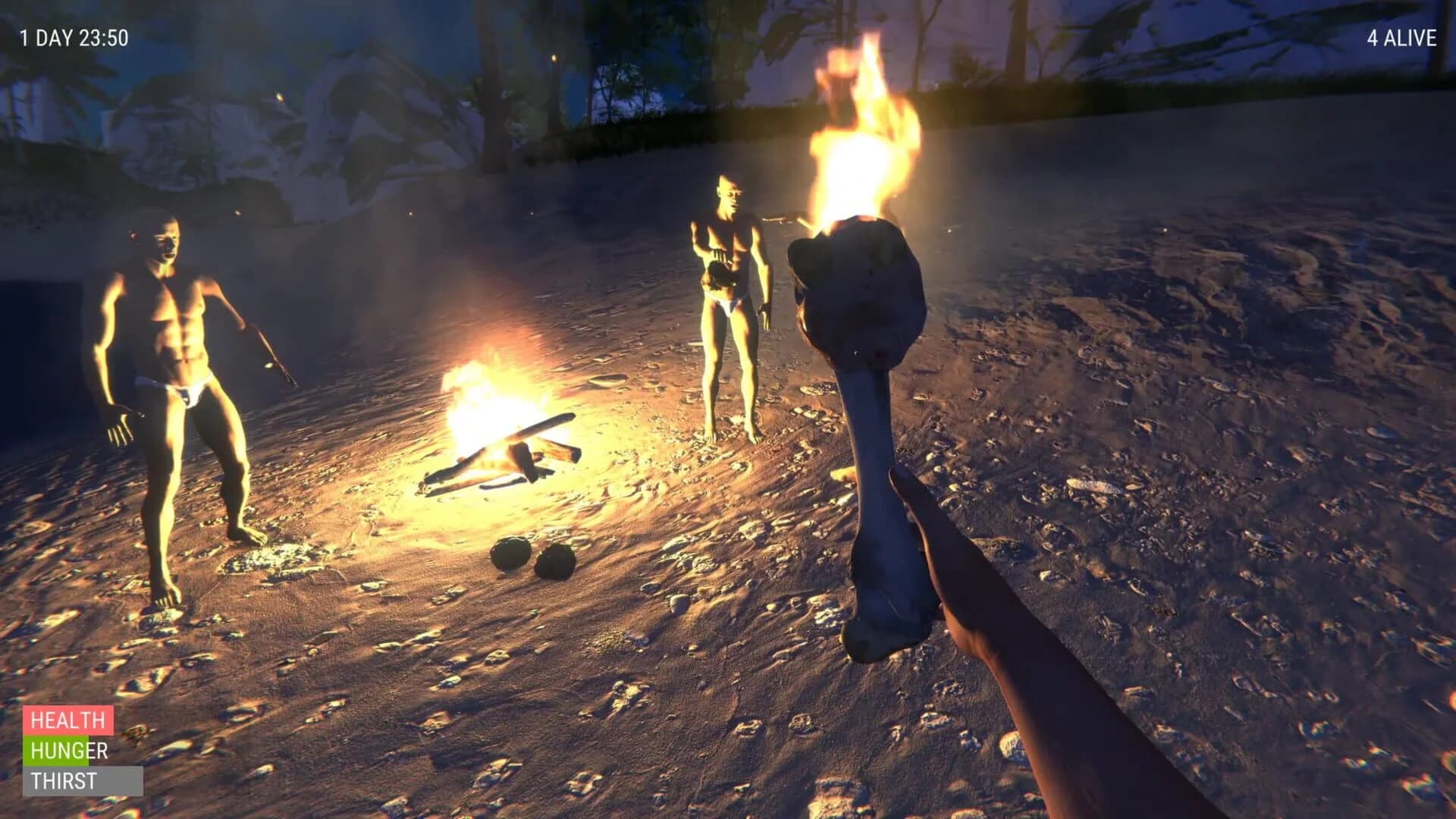This screenshot has height=819, width=1456.
Task: Expand the day counter showing 1 DAY 23:50
Action: click(x=74, y=33)
